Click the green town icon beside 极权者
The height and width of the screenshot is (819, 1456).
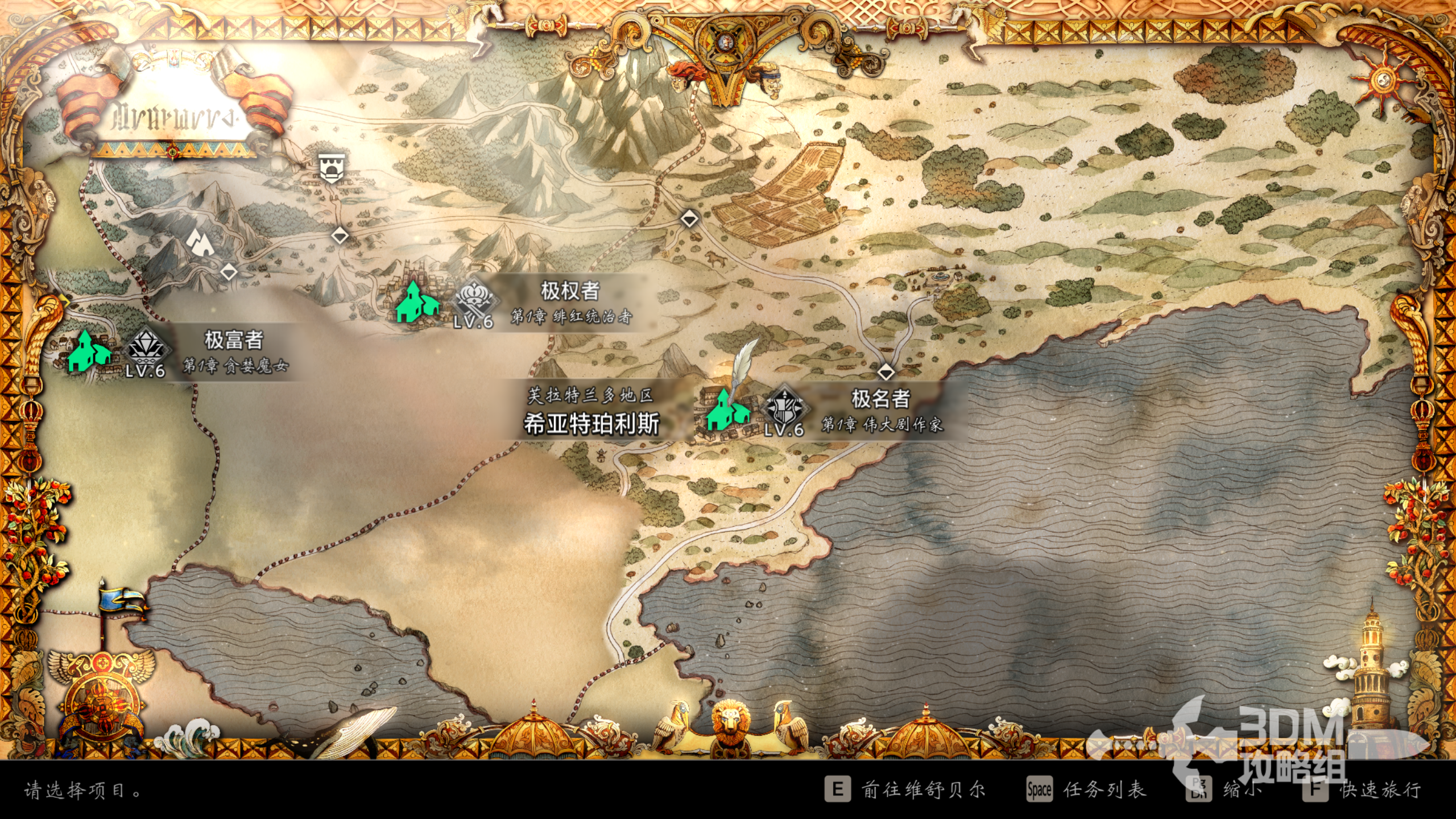417,303
